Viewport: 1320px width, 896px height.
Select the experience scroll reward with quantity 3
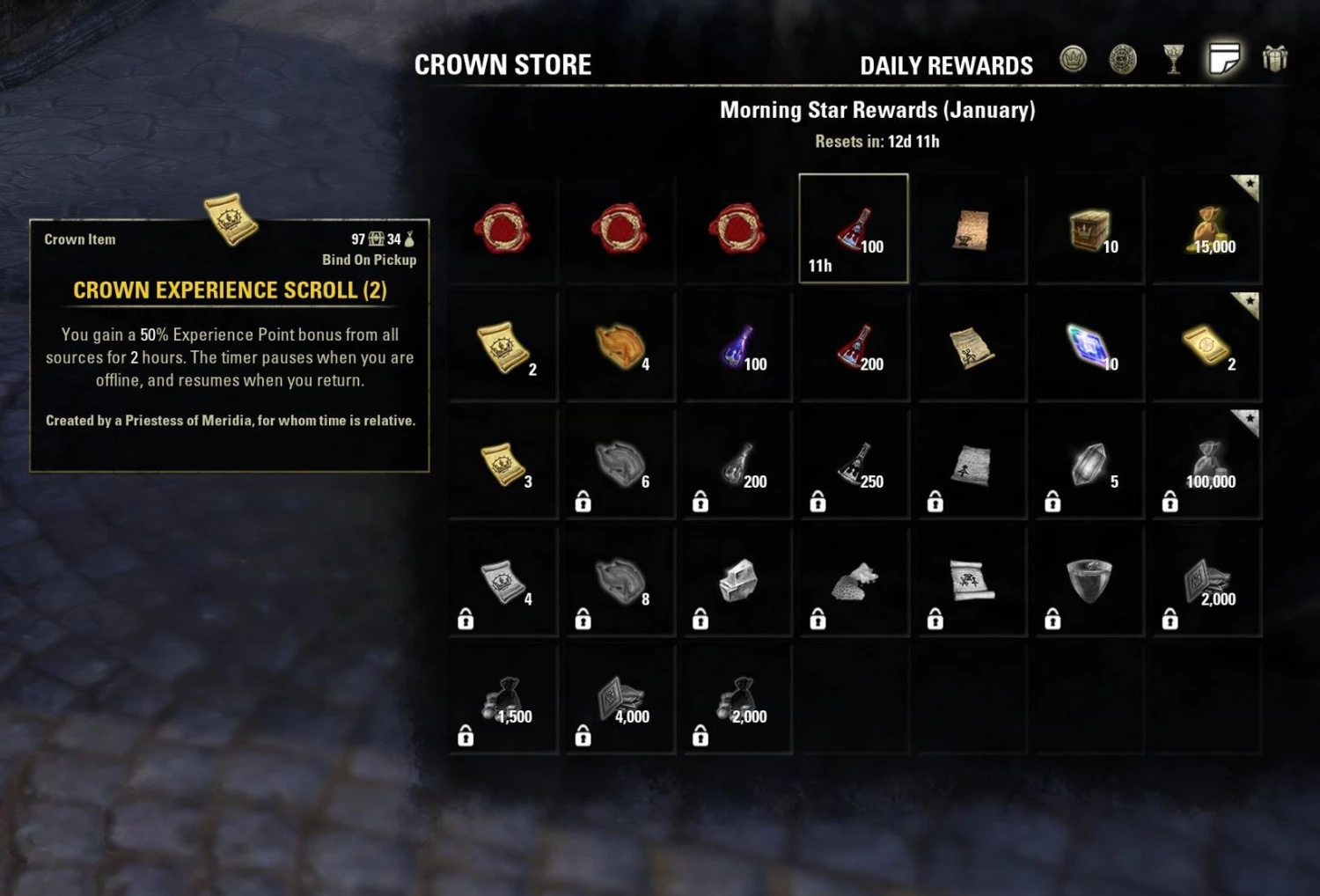(502, 464)
